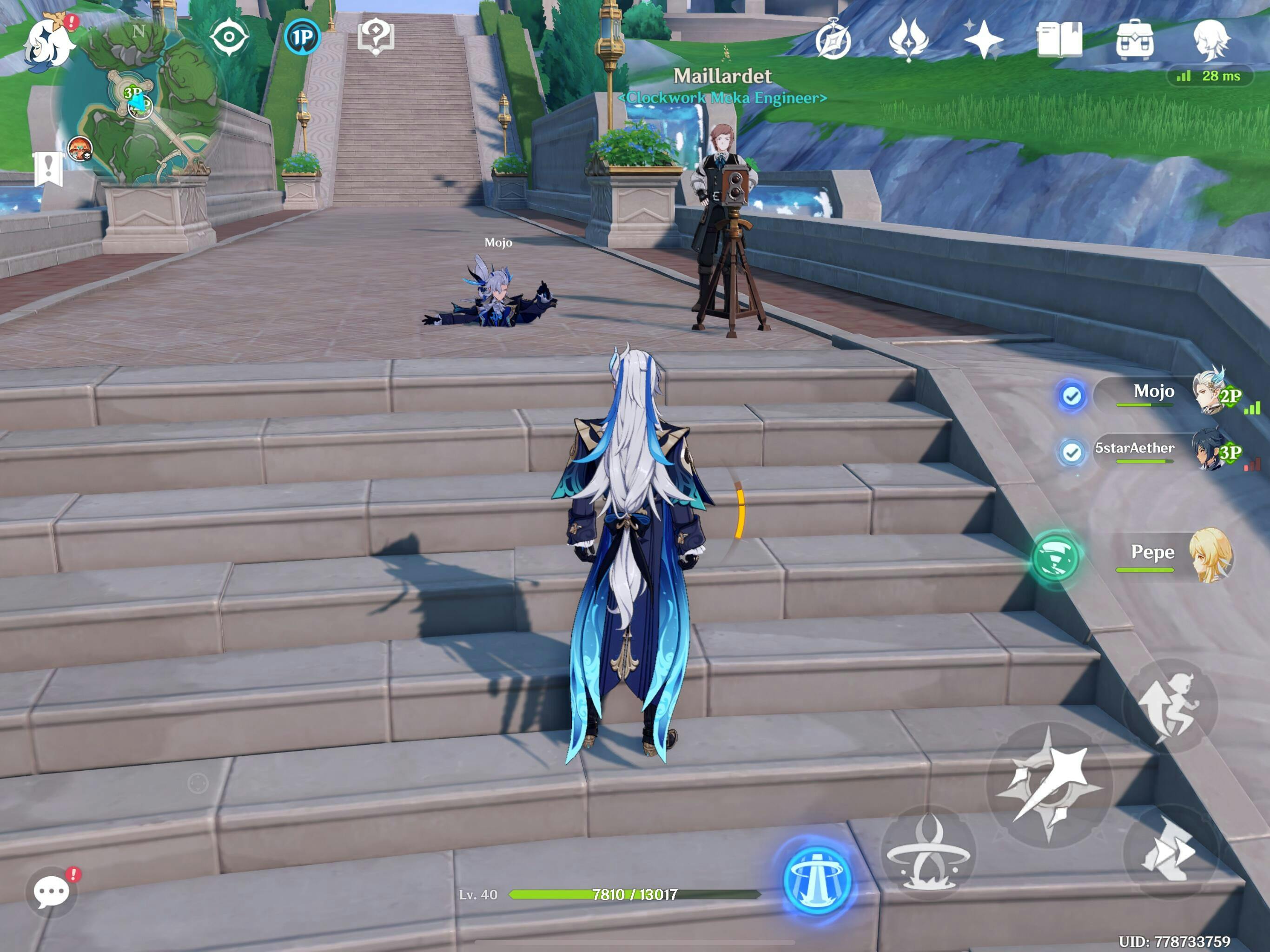Viewport: 1270px width, 952px height.
Task: Open the winged Battle Pass icon
Action: (x=908, y=40)
